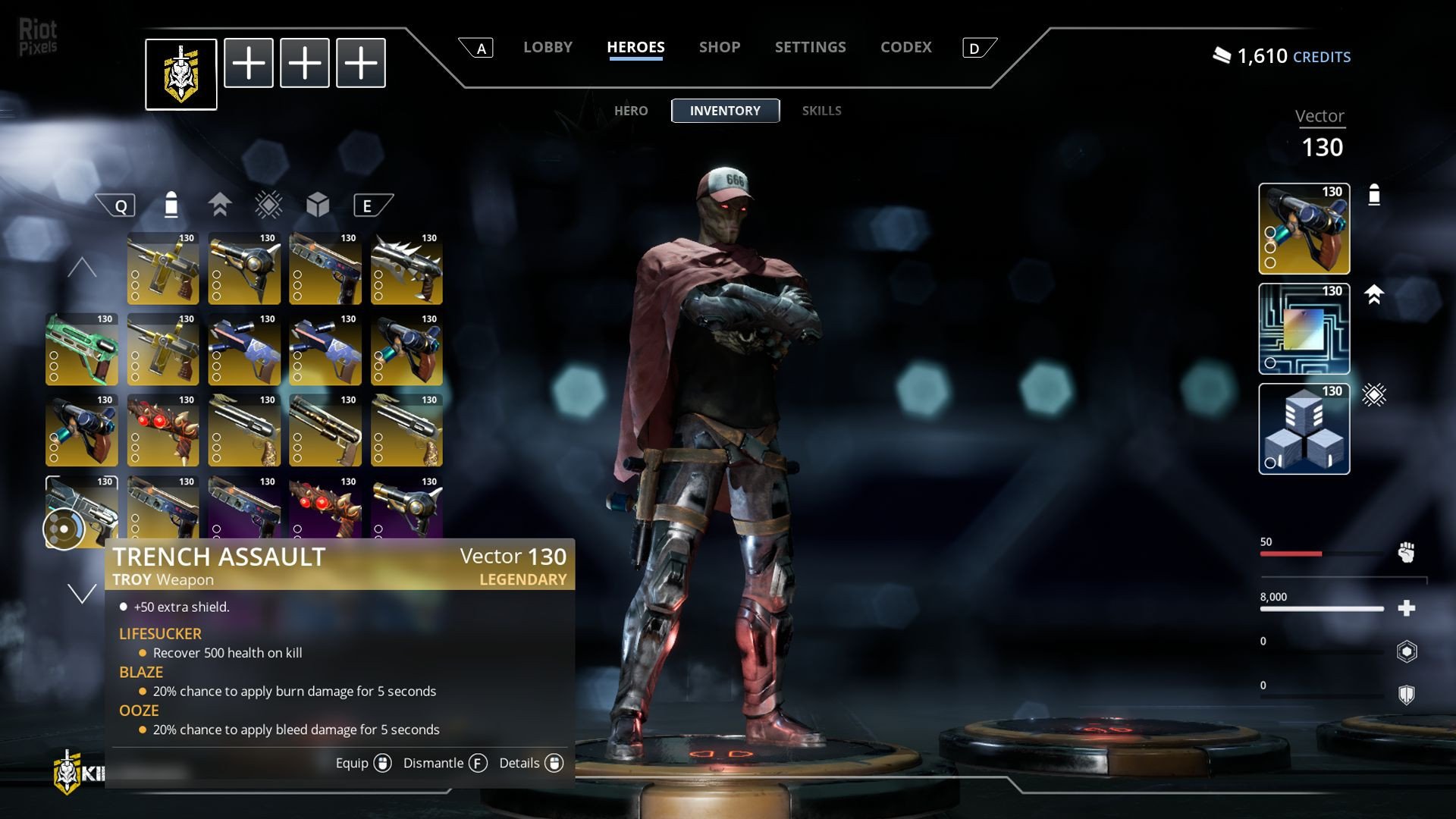Open the Lobby menu
This screenshot has height=819, width=1456.
[x=548, y=47]
